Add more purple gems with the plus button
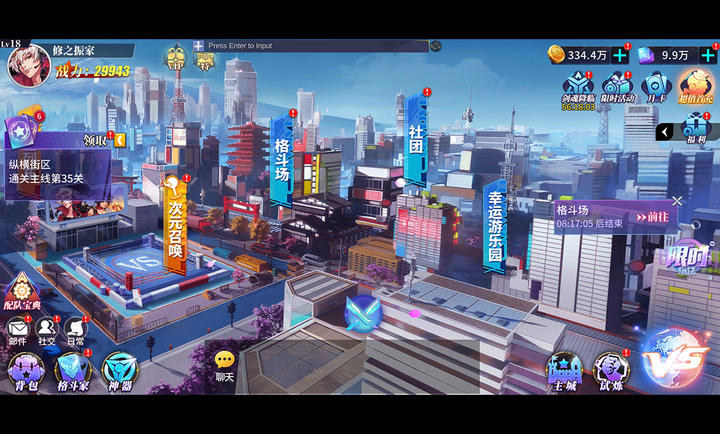This screenshot has height=434, width=720. coord(708,55)
